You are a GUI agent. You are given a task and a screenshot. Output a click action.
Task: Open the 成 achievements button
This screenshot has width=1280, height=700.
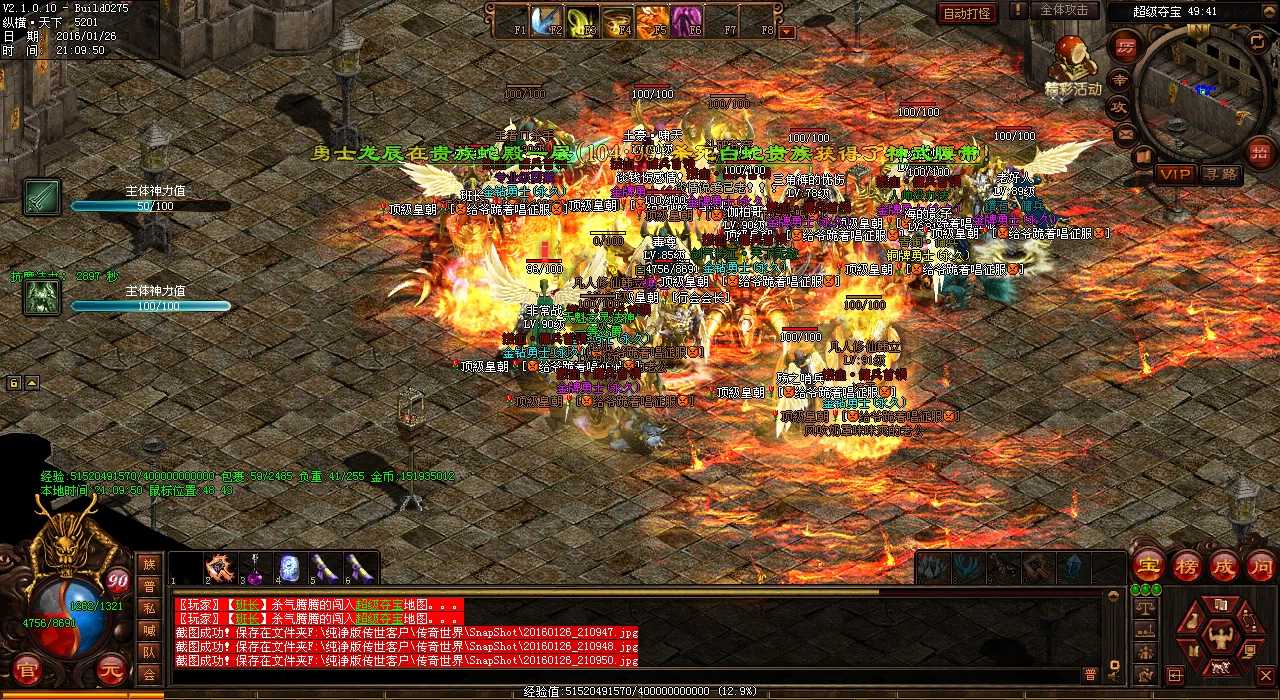1224,565
